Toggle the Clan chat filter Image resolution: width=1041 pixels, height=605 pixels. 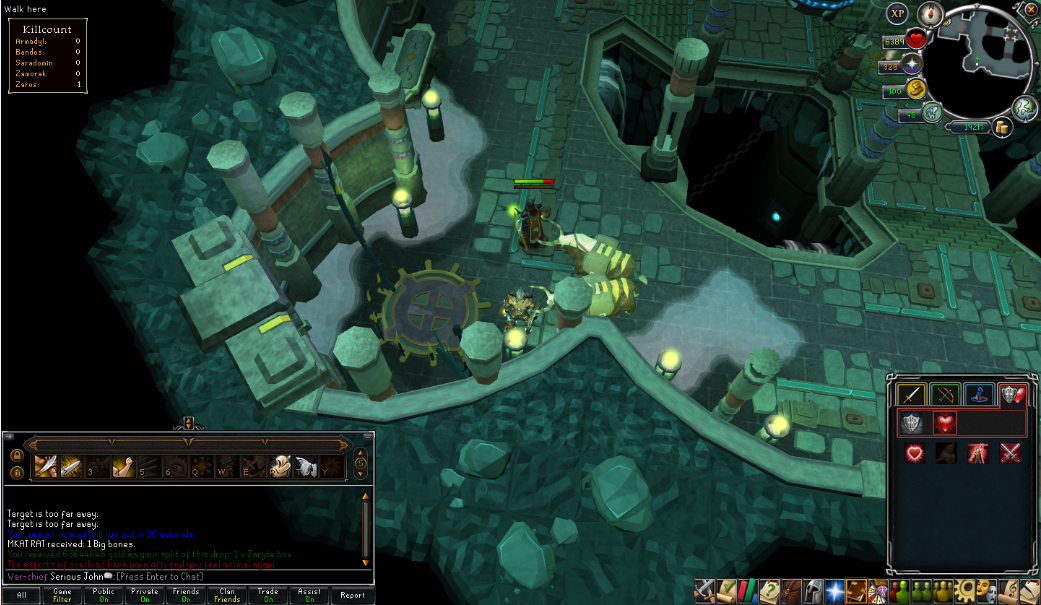228,595
